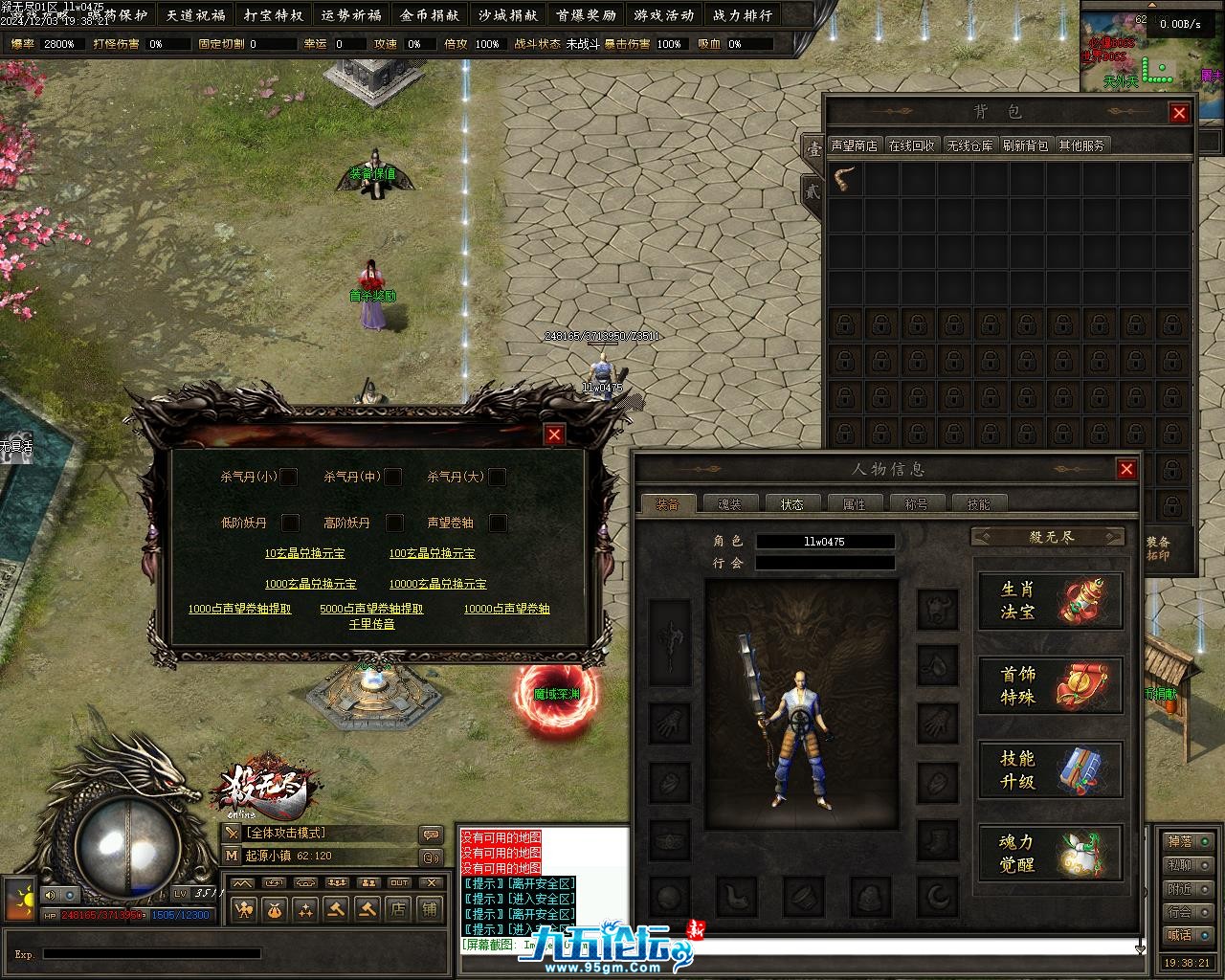This screenshot has width=1225, height=980.
Task: Open the 生肖法宝 panel
Action: point(1050,601)
